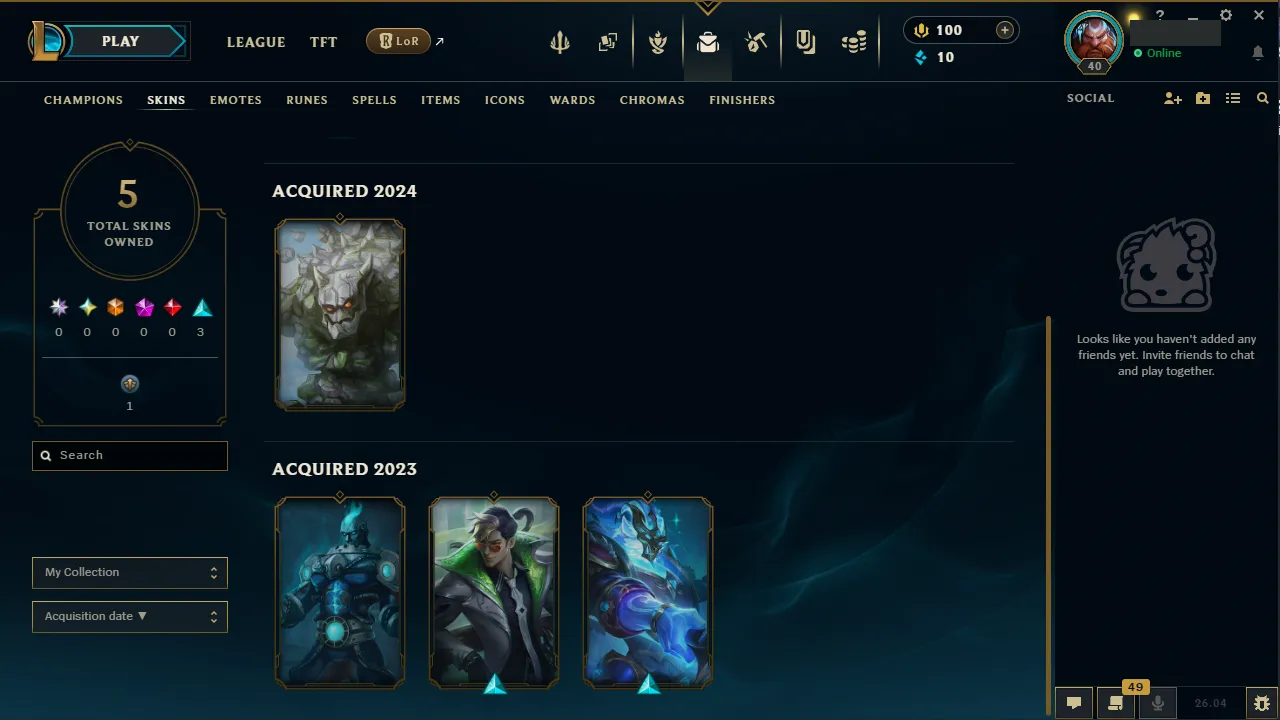Viewport: 1280px width, 720px height.
Task: Switch to the CHROMAS tab
Action: pyautogui.click(x=652, y=100)
